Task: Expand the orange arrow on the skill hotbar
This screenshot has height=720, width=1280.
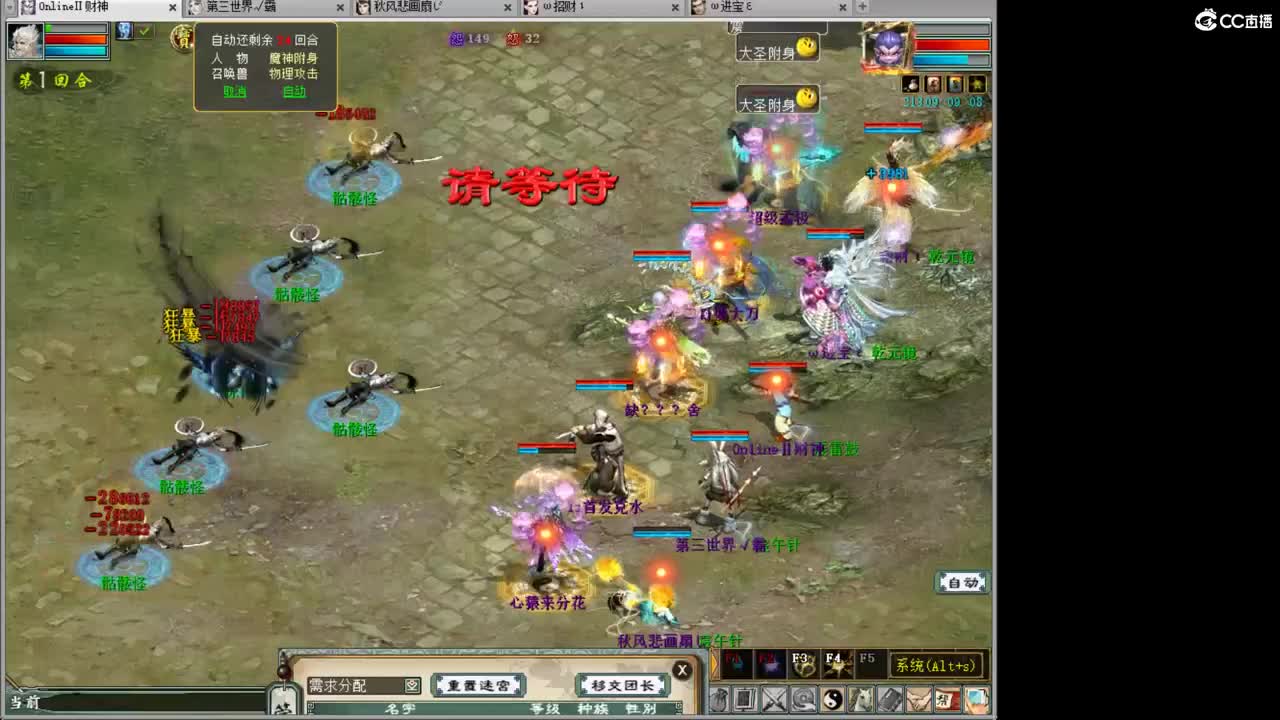Action: [714, 662]
